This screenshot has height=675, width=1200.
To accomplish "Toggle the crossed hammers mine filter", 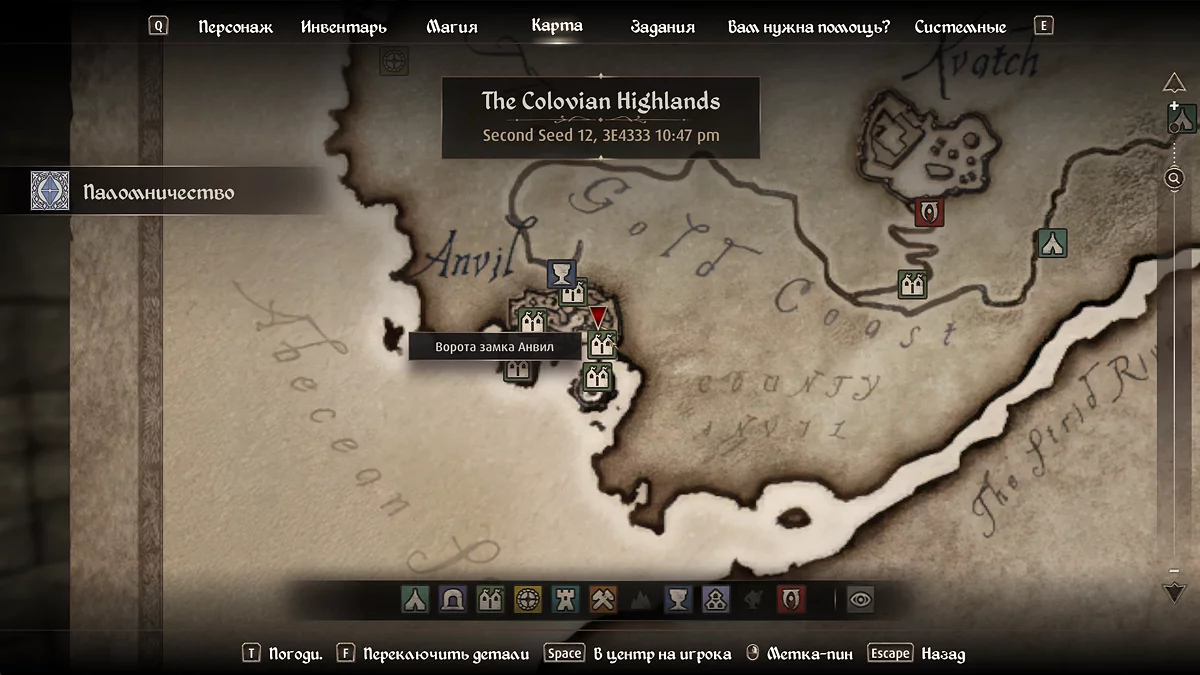I will (603, 599).
